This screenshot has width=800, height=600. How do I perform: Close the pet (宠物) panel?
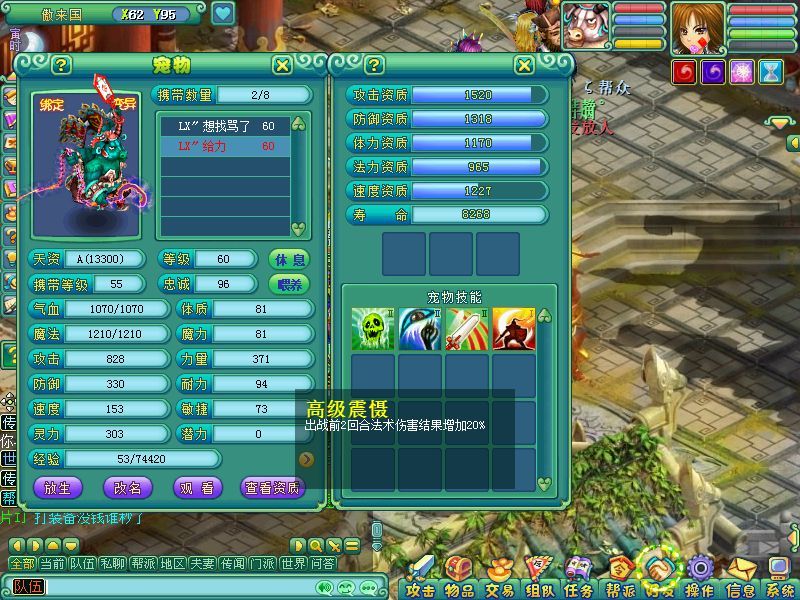[x=283, y=65]
